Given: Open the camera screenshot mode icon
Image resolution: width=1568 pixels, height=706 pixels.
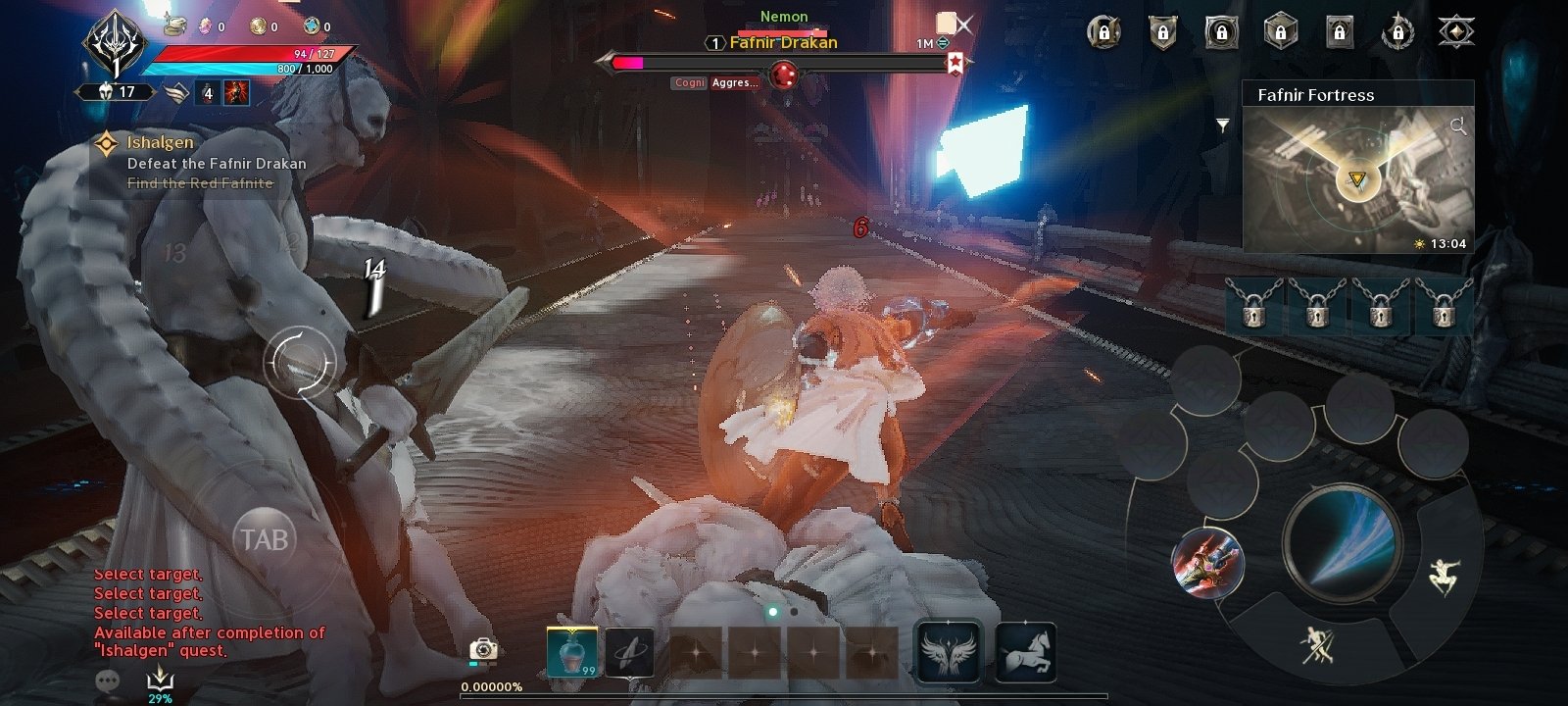Looking at the screenshot, I should [x=483, y=649].
